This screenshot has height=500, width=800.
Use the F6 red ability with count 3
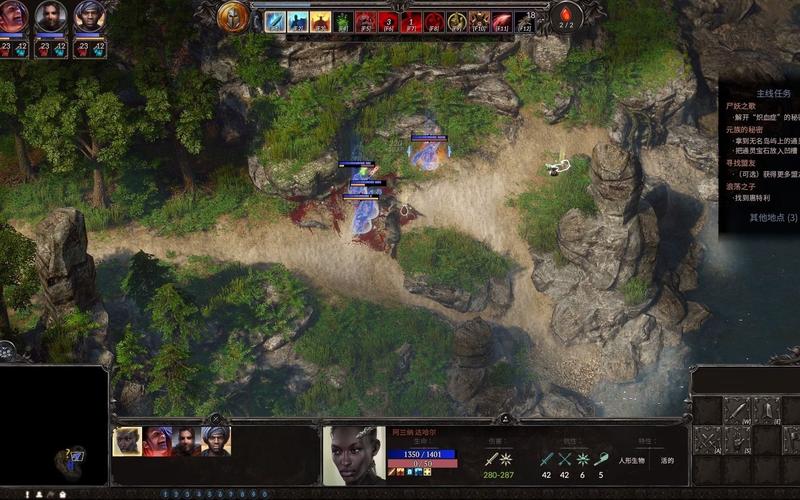coord(389,22)
